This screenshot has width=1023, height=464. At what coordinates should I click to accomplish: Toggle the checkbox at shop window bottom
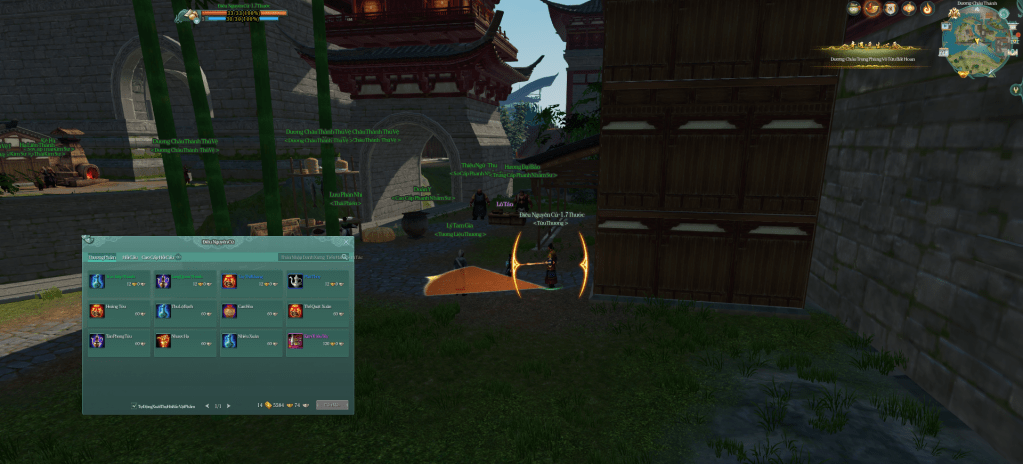point(134,405)
